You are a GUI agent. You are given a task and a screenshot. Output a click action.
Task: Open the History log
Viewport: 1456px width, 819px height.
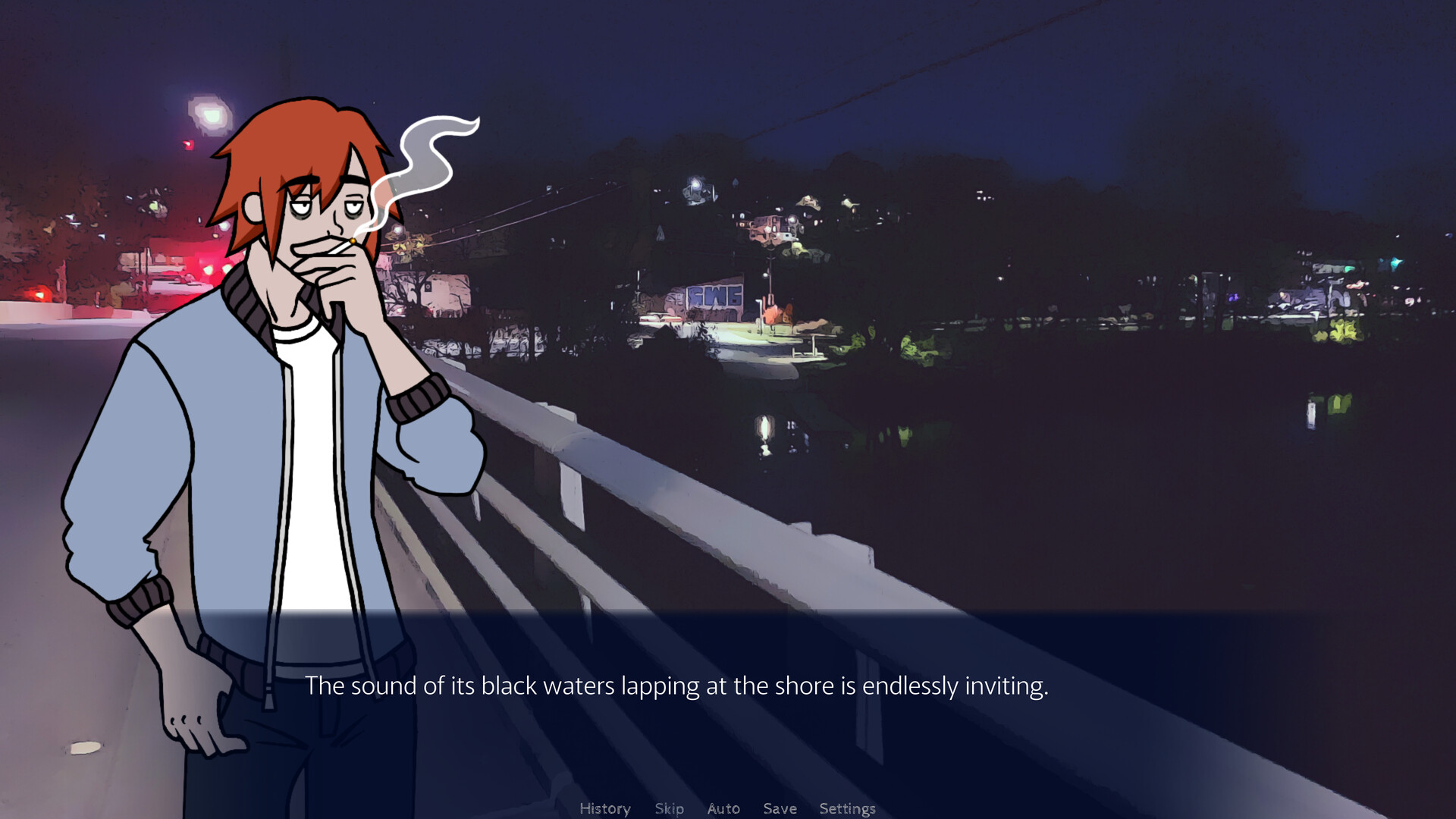pos(604,808)
